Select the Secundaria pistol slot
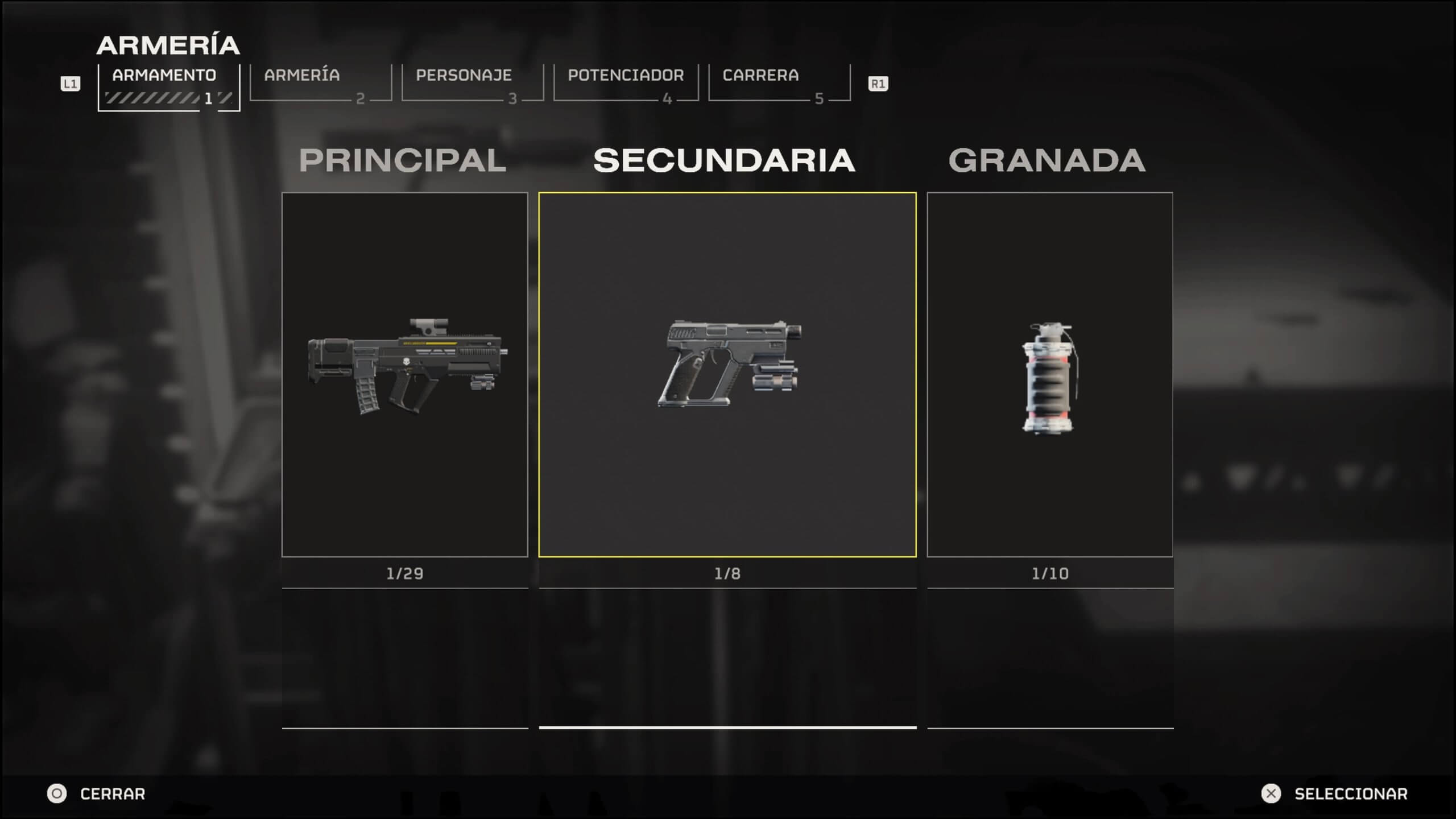Viewport: 1456px width, 819px height. [x=727, y=374]
